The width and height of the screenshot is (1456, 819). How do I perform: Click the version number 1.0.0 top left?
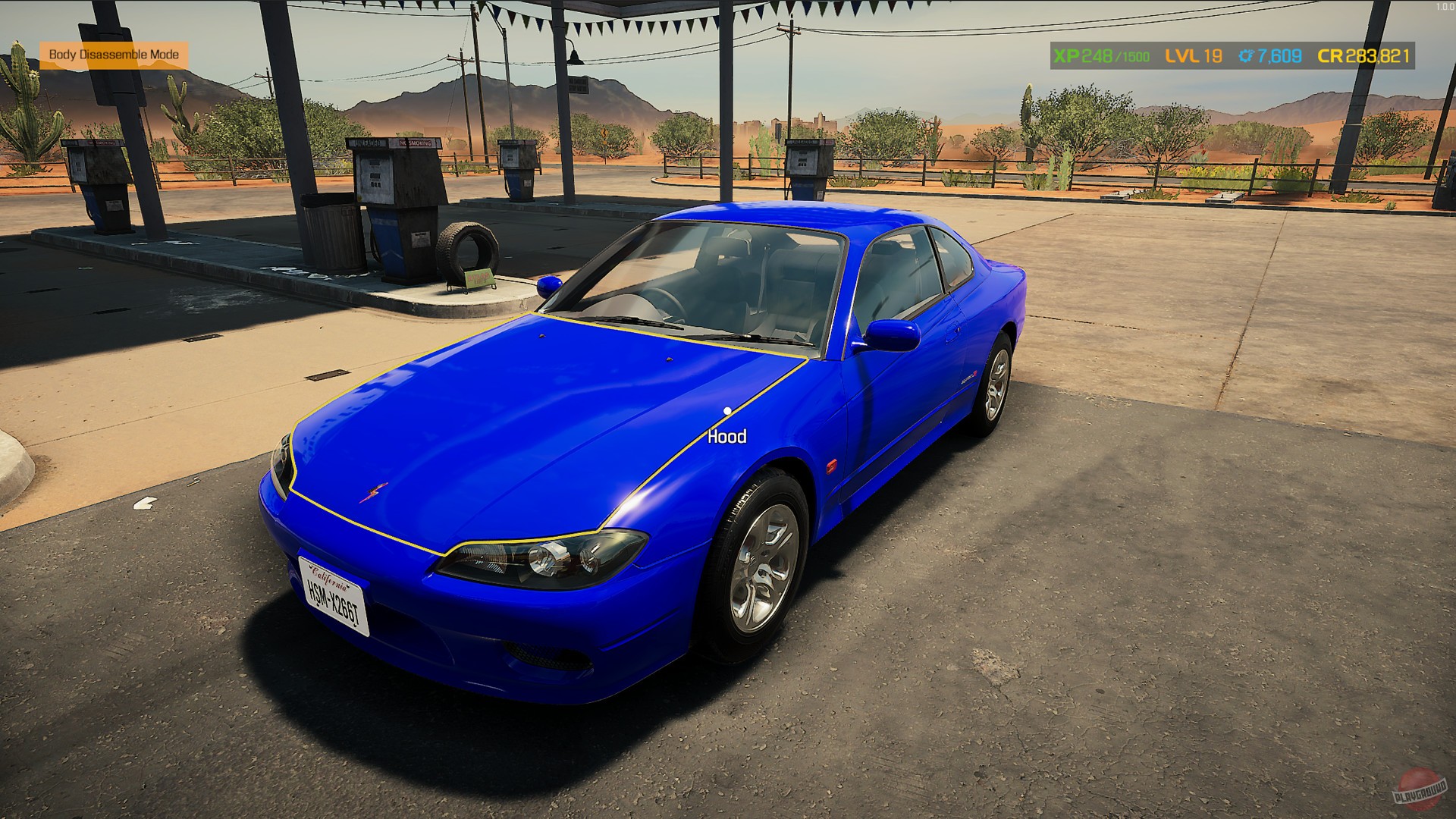1444,5
